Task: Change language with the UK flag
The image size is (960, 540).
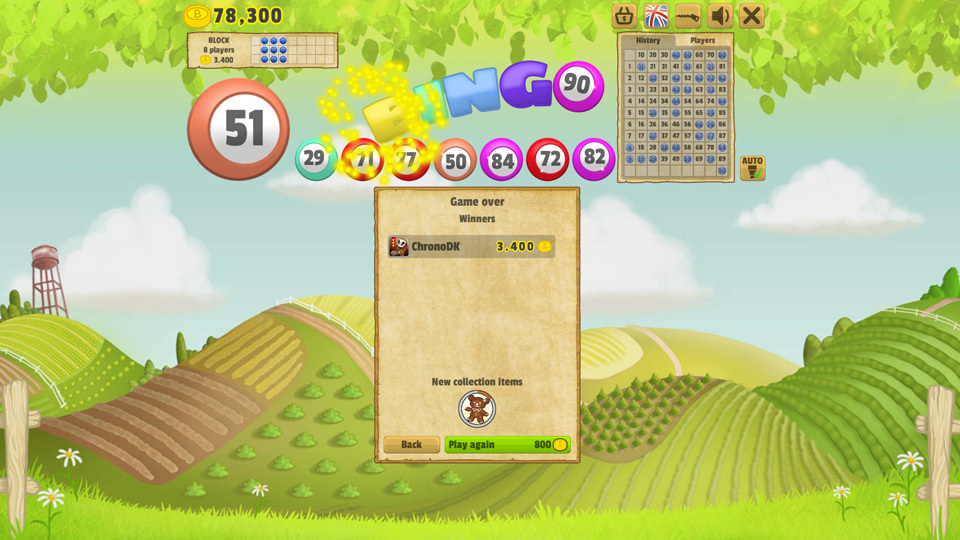Action: click(x=656, y=16)
